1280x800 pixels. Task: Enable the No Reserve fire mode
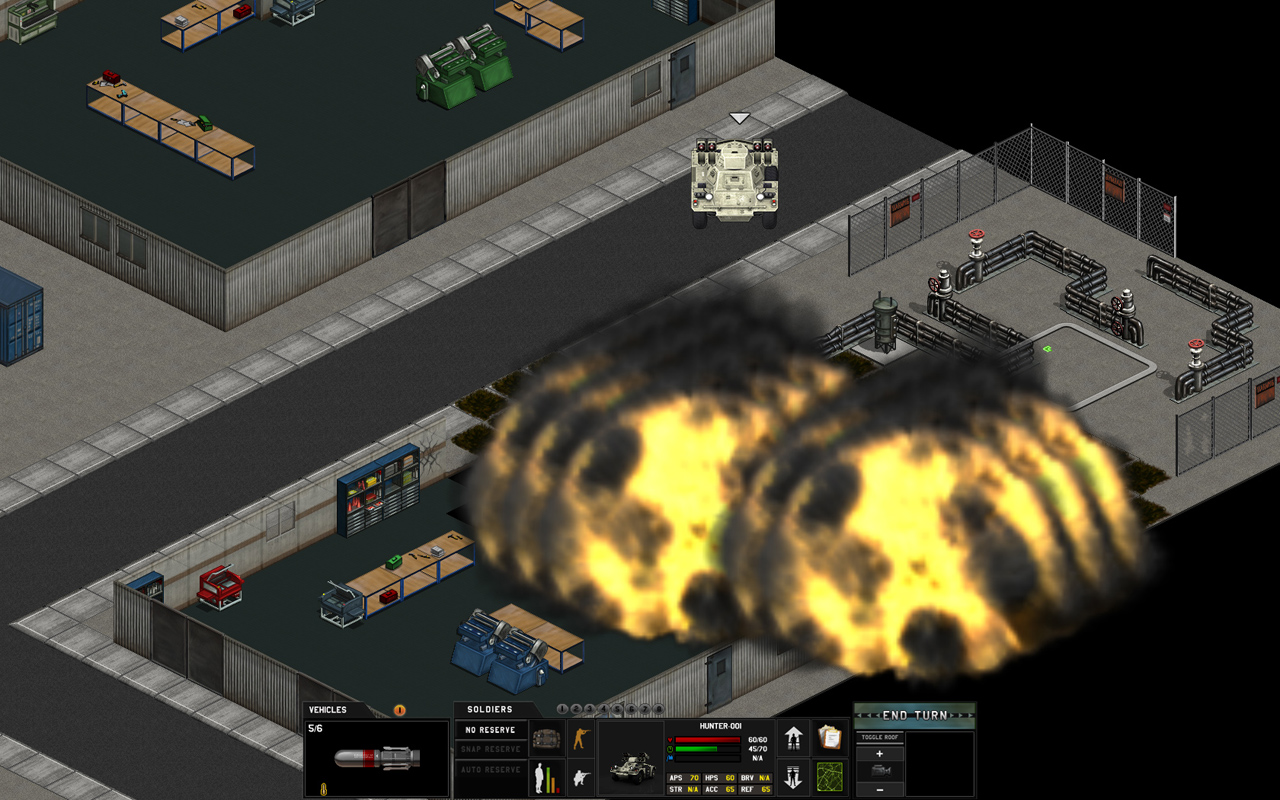coord(490,729)
